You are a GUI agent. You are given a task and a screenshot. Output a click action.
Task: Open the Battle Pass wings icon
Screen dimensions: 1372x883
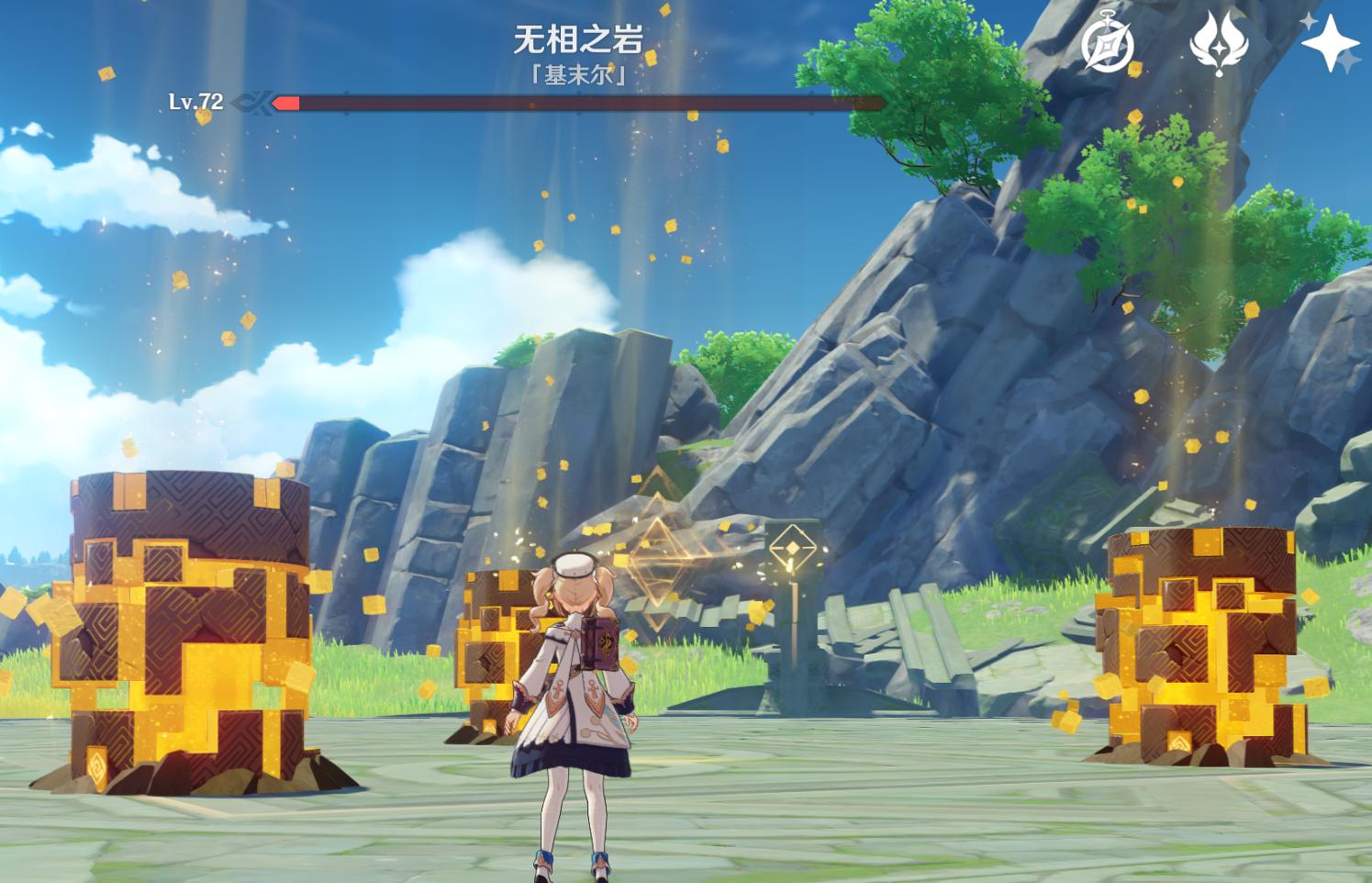point(1219,43)
